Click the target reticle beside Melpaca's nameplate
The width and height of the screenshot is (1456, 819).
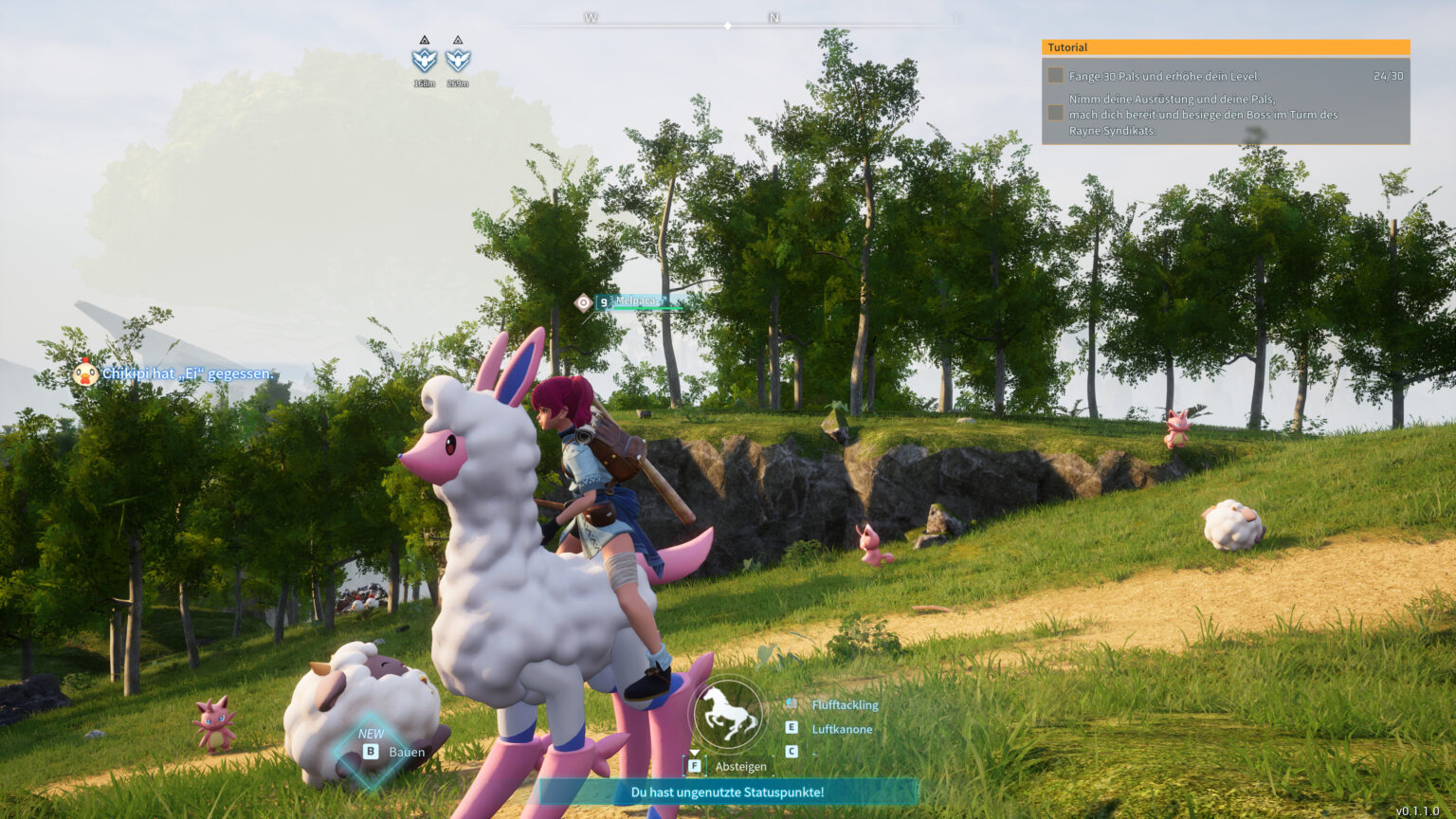584,301
